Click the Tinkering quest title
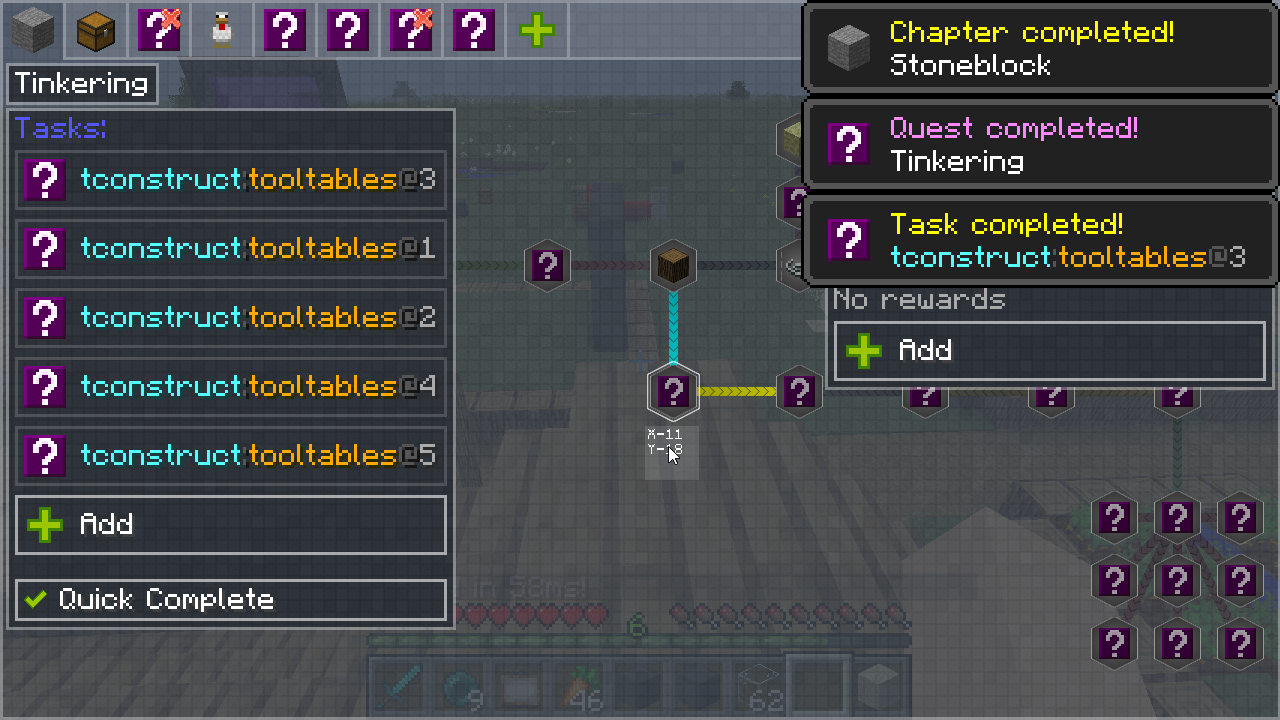Screen dimensions: 1280x720 [x=83, y=84]
